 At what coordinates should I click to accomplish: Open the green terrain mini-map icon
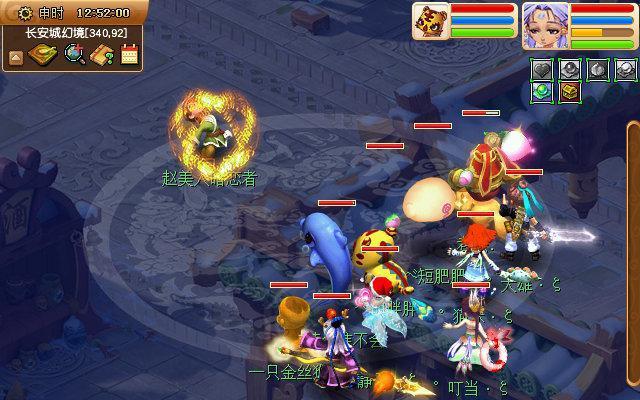pyautogui.click(x=43, y=55)
